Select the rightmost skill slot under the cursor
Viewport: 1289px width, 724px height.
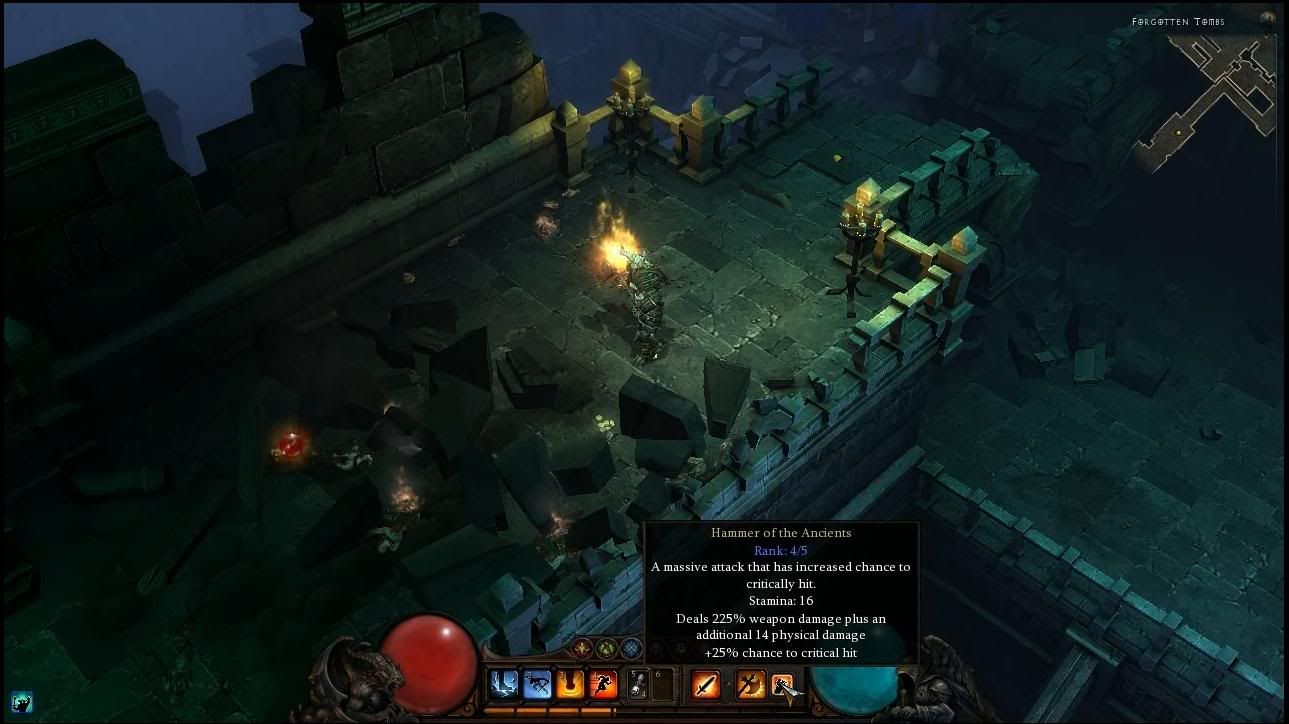pos(782,684)
